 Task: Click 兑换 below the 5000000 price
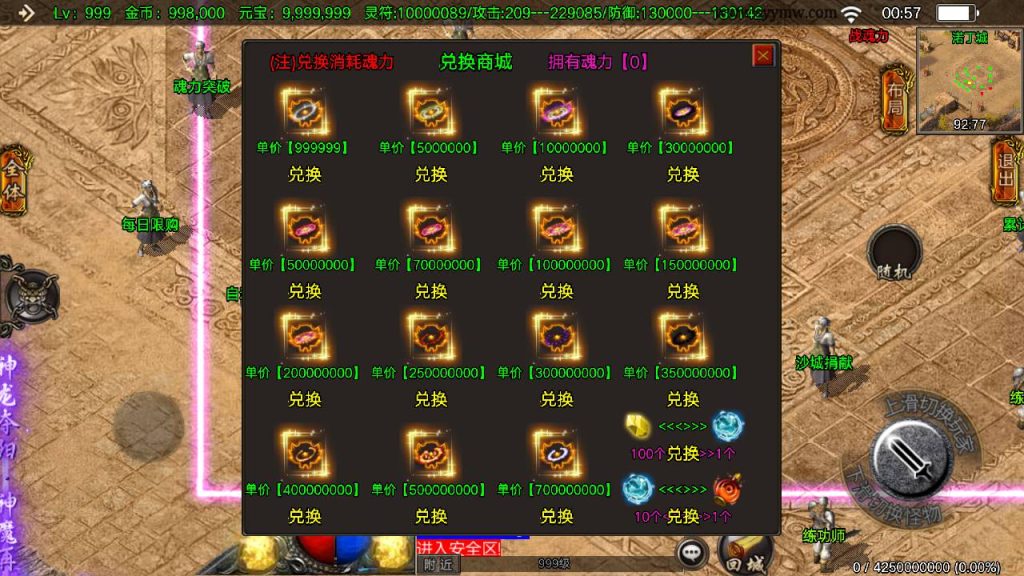(x=431, y=174)
